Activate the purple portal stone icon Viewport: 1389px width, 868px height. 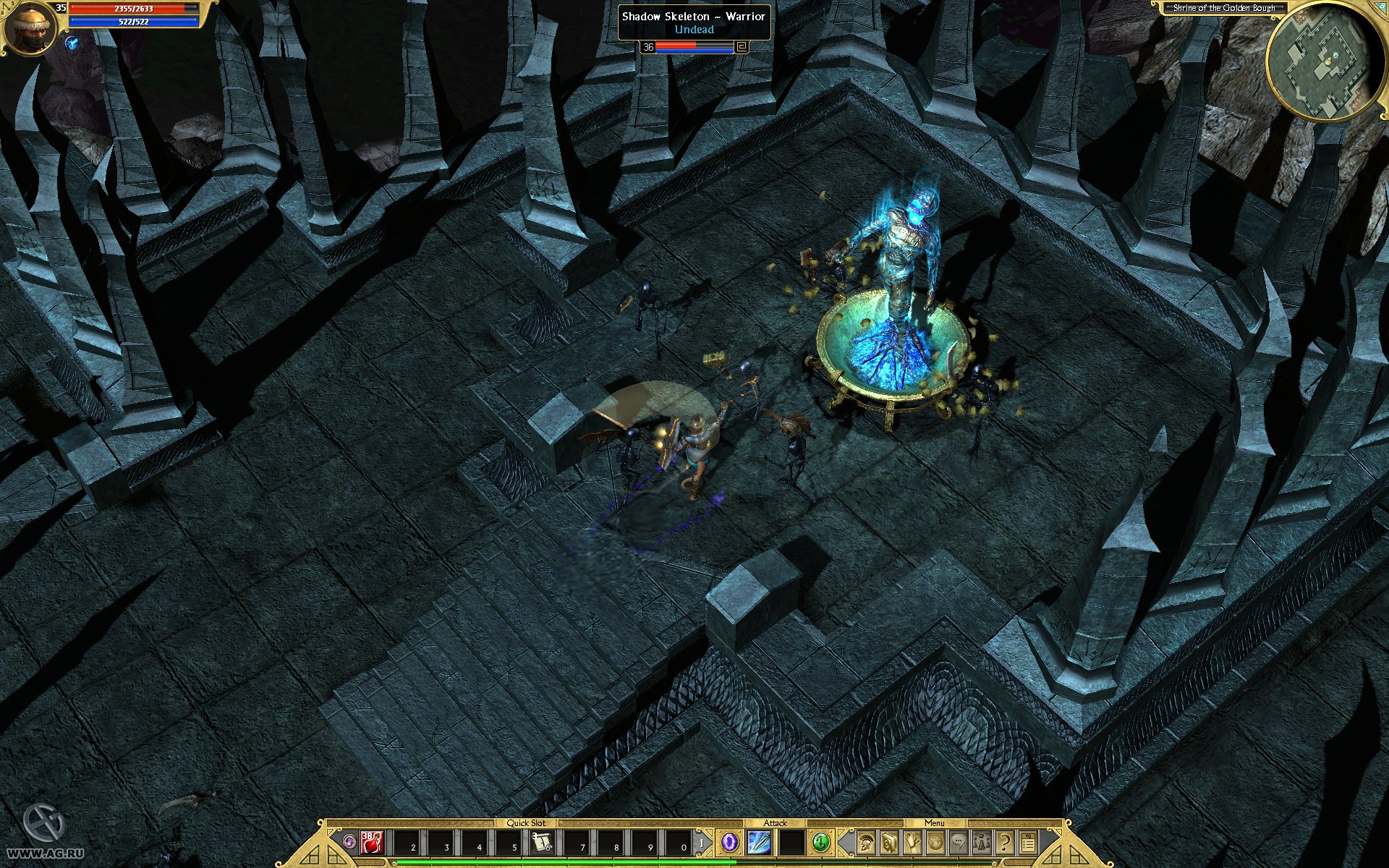[x=728, y=843]
